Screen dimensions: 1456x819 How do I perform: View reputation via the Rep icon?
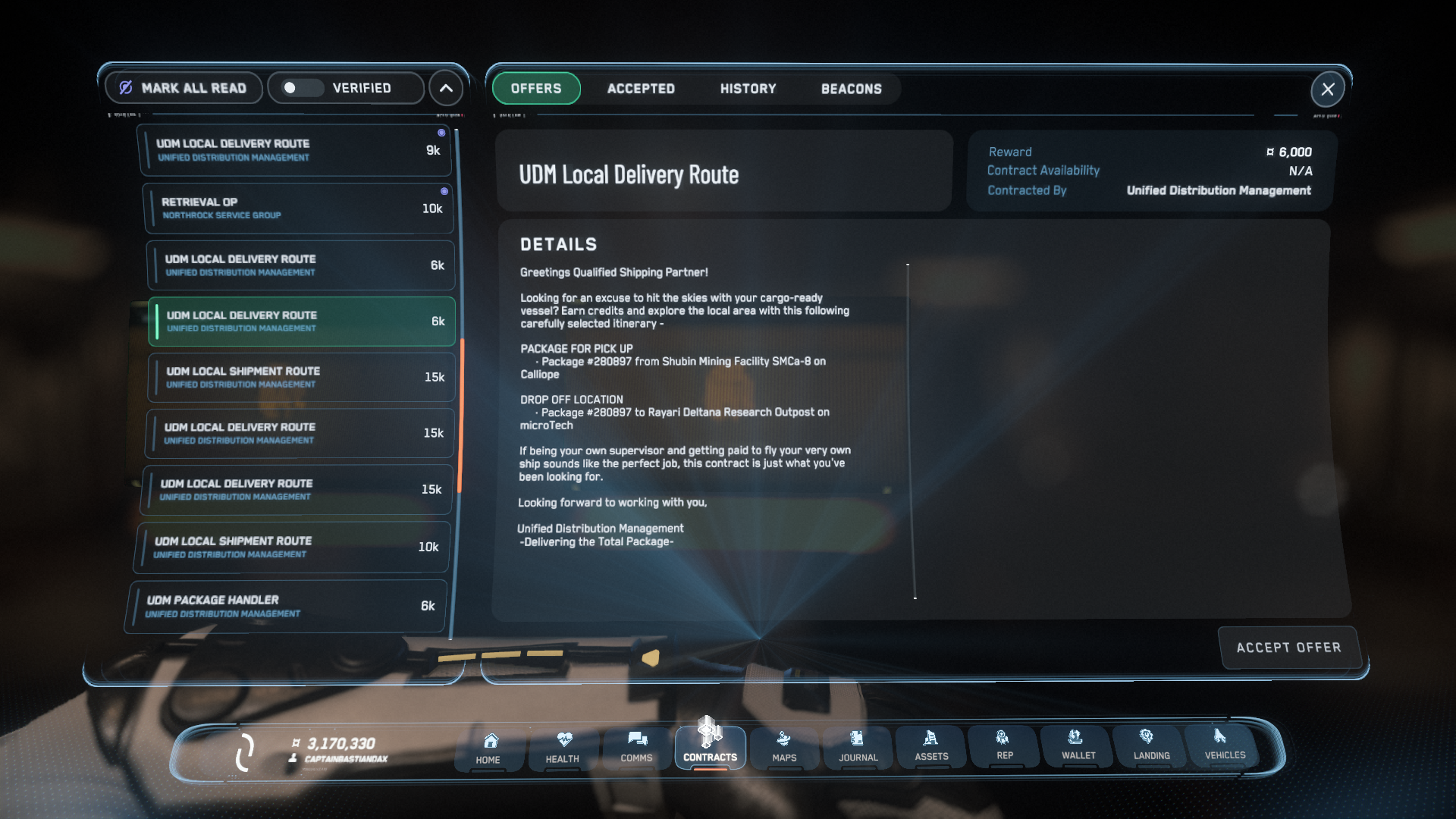click(1004, 747)
